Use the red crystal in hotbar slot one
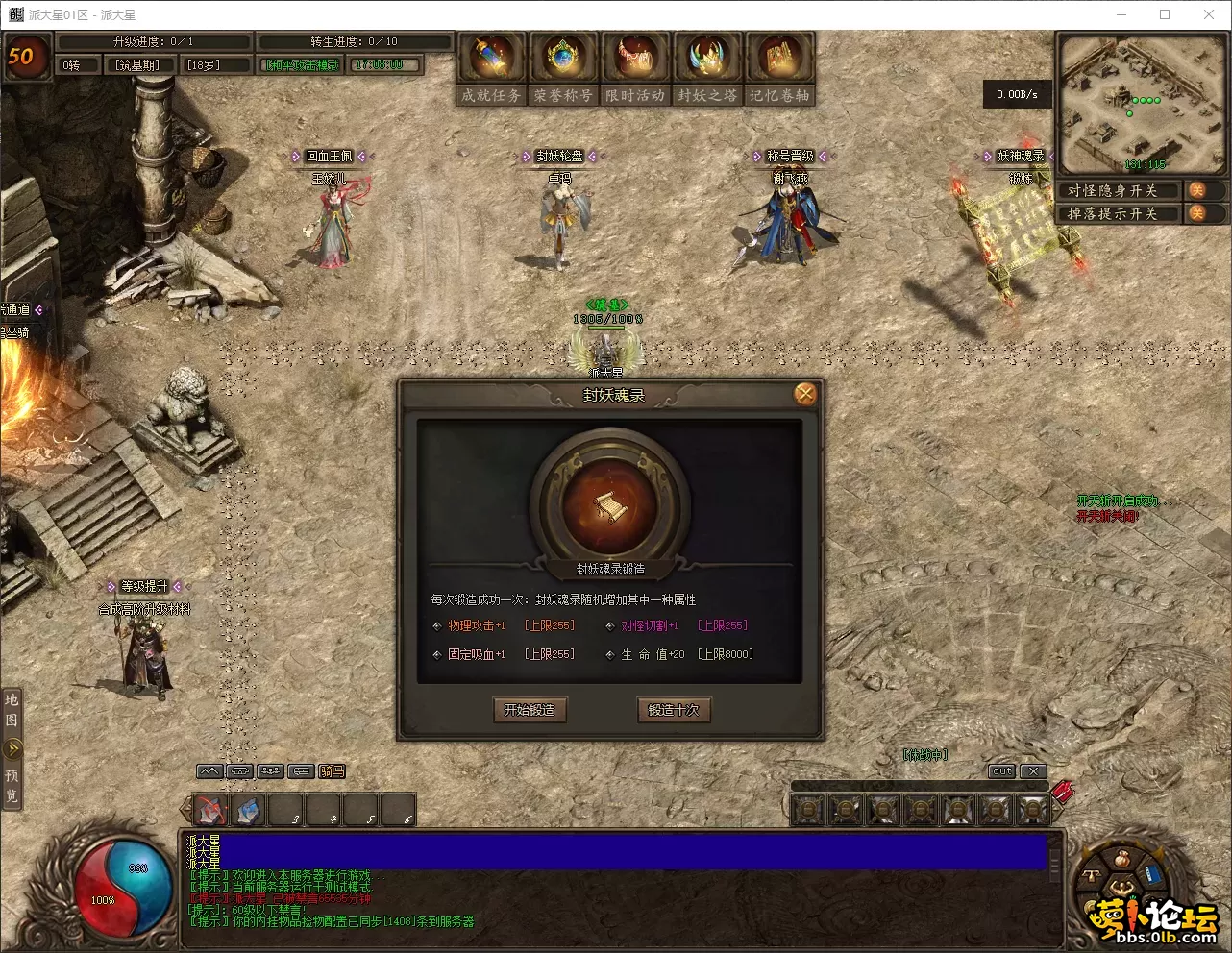The height and width of the screenshot is (953, 1232). click(210, 811)
